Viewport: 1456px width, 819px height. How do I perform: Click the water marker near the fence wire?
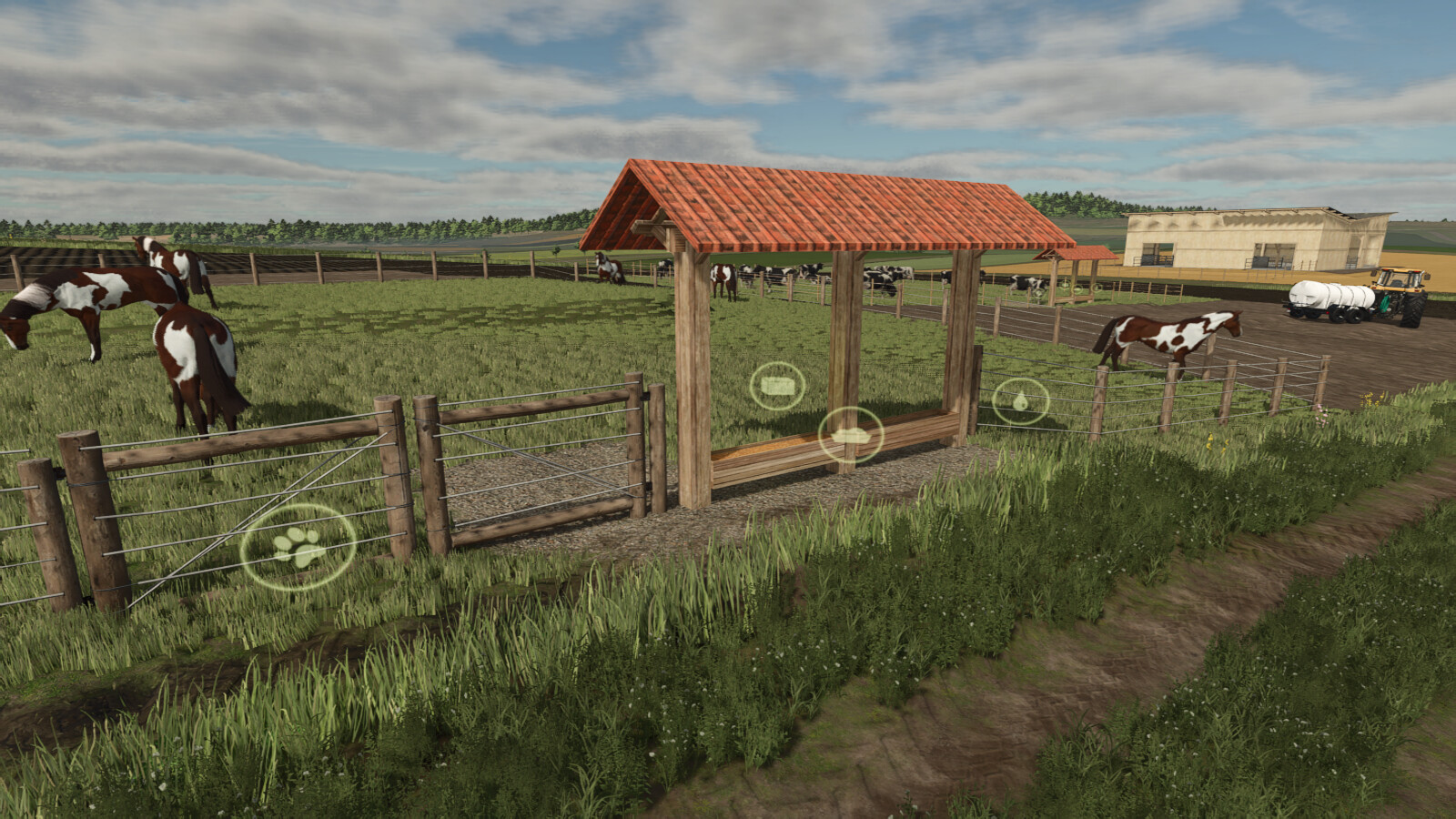pos(1021,400)
